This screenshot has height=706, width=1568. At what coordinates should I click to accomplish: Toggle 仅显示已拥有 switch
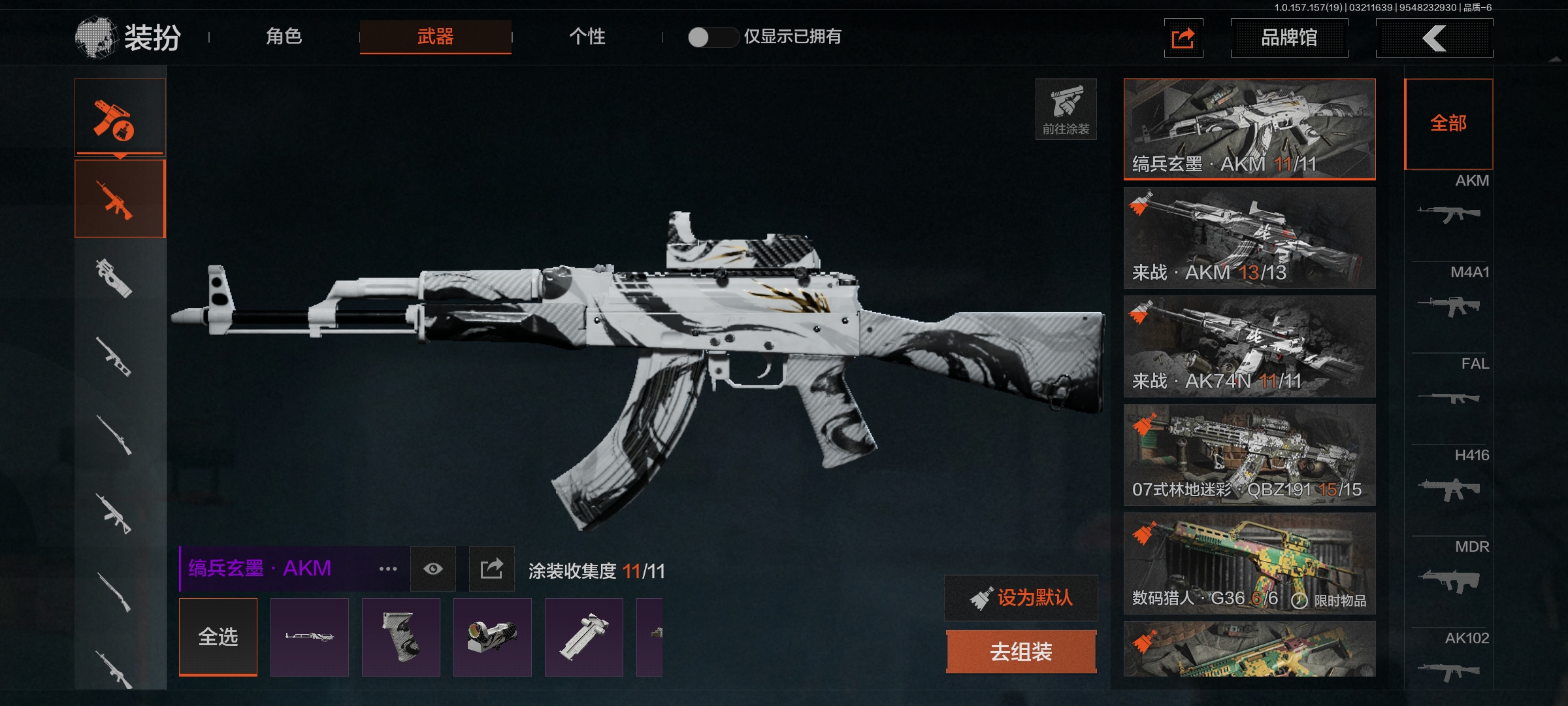712,37
